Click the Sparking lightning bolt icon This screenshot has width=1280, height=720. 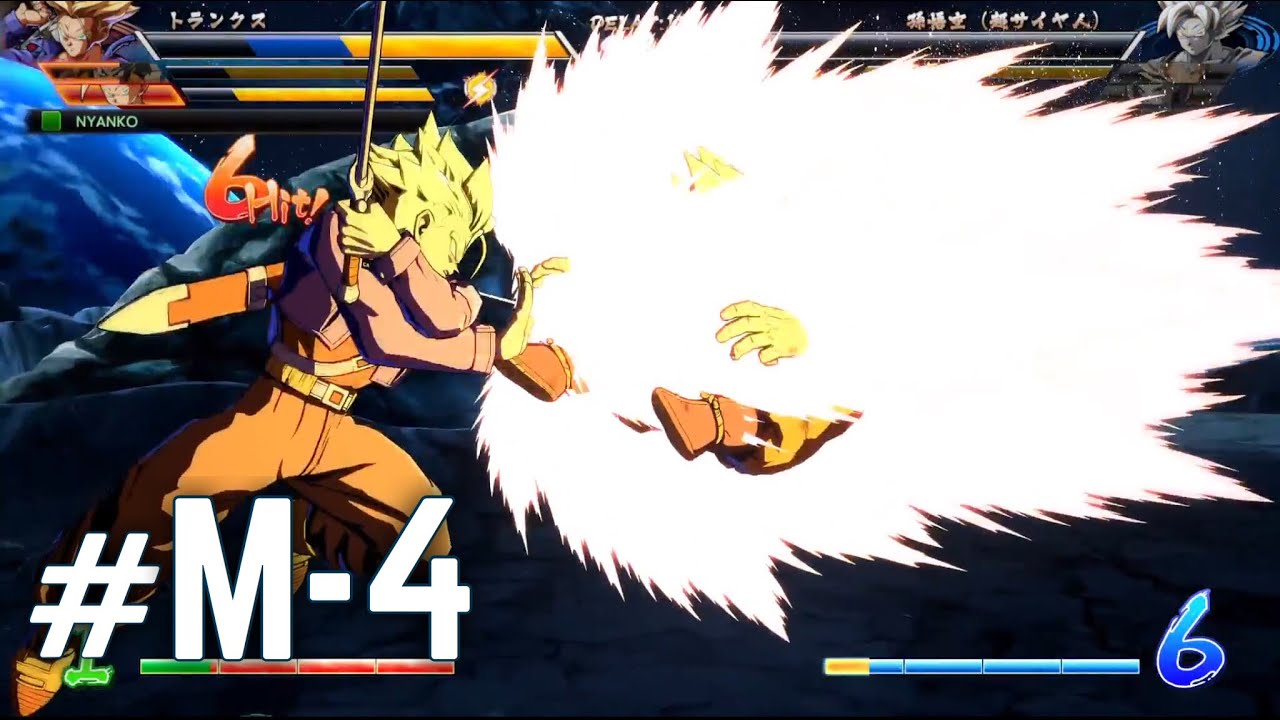481,90
